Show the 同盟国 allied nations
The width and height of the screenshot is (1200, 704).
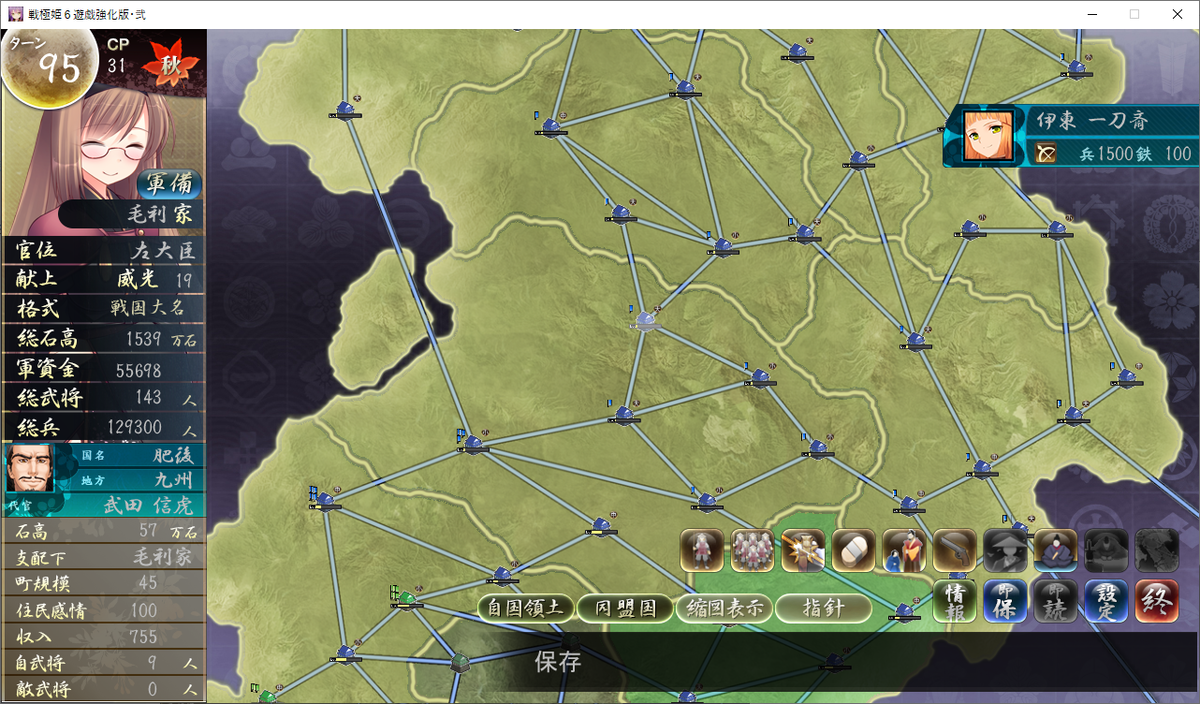pos(626,608)
